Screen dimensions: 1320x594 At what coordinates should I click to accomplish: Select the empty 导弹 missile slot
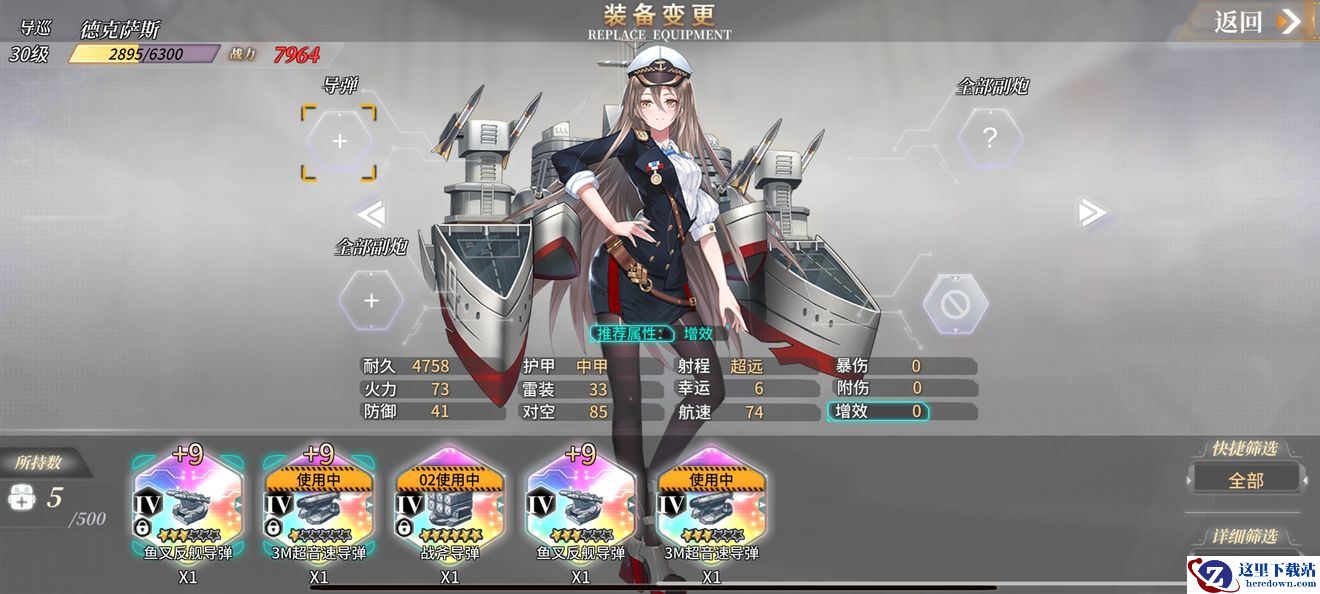coord(339,142)
